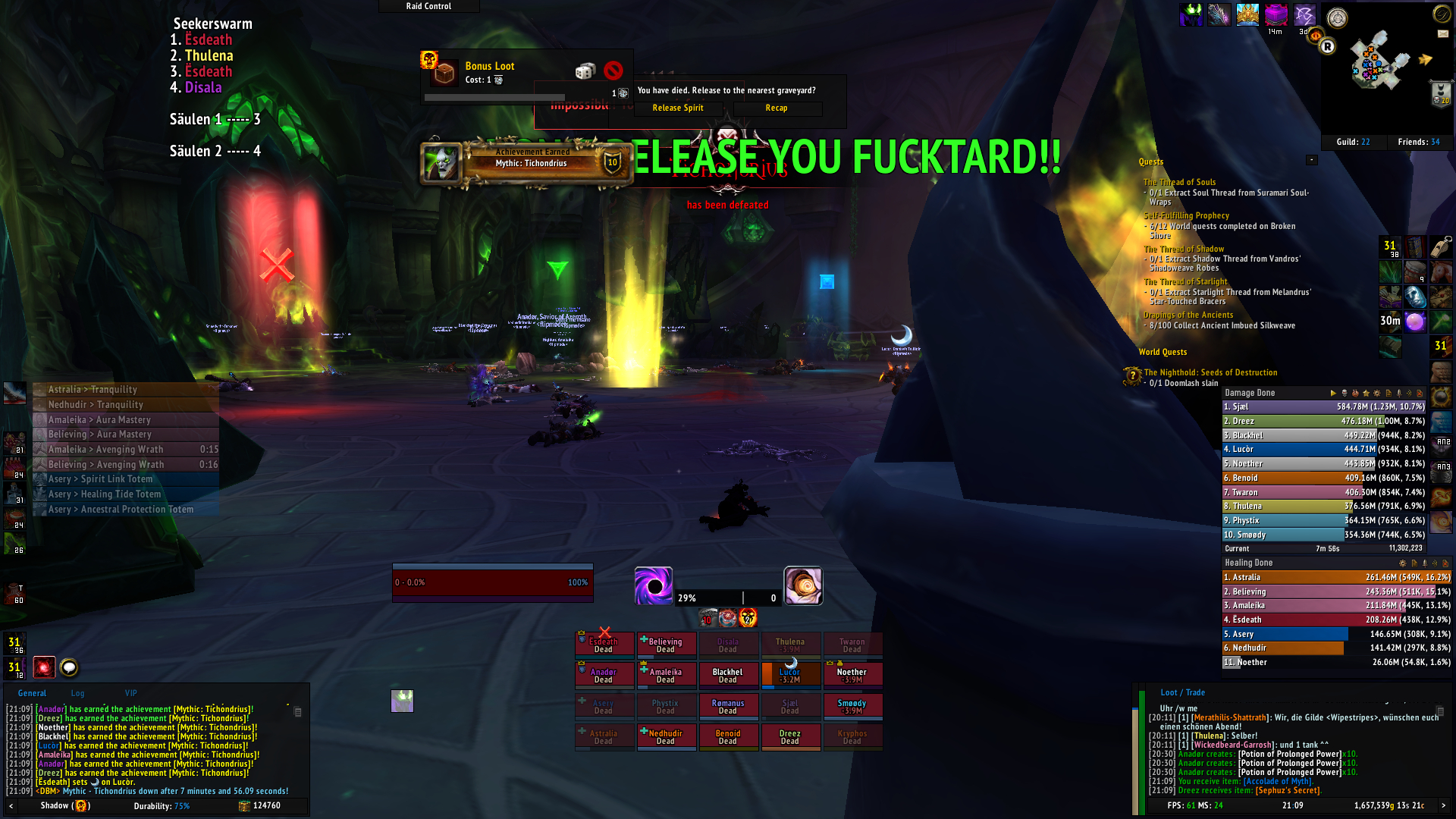Select Astralia's Healing Done bar

(1336, 578)
